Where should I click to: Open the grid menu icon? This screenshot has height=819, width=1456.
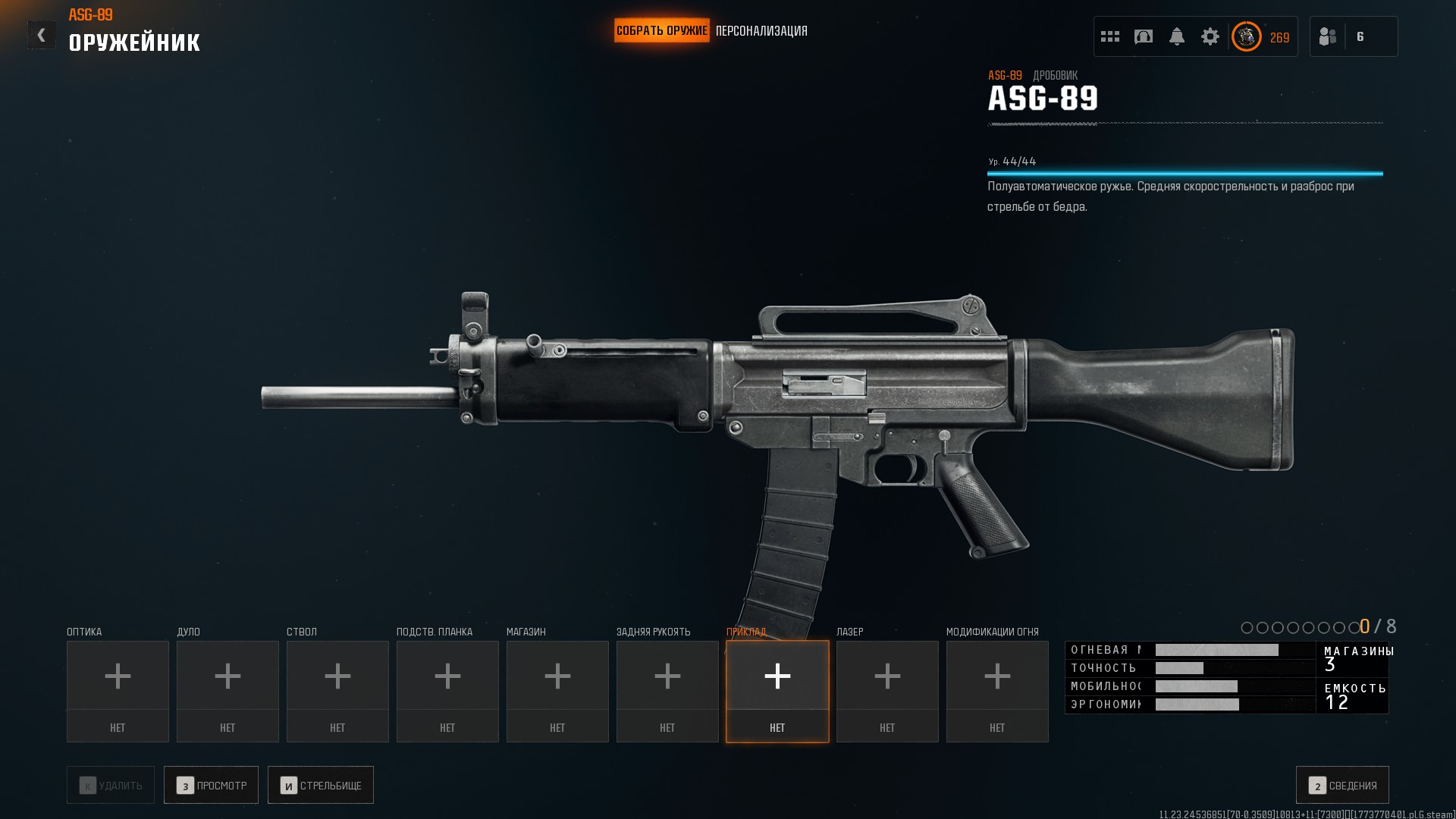point(1110,36)
